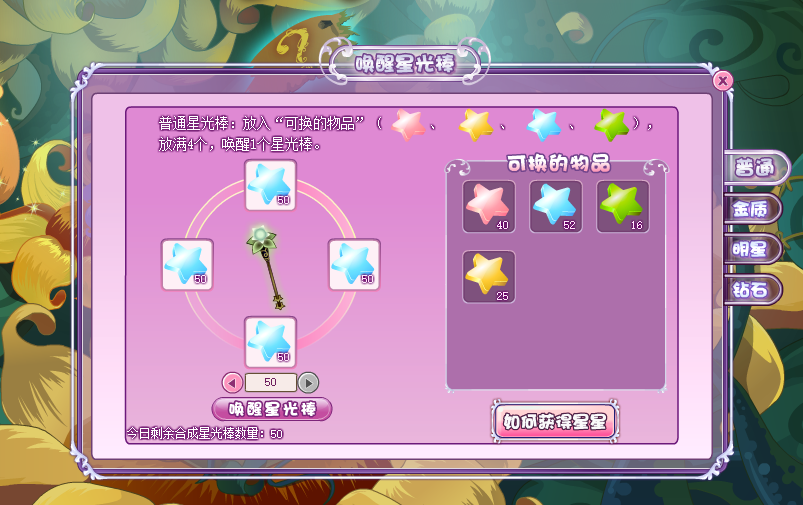
Task: Pick the green star with 16 count
Action: tap(623, 206)
